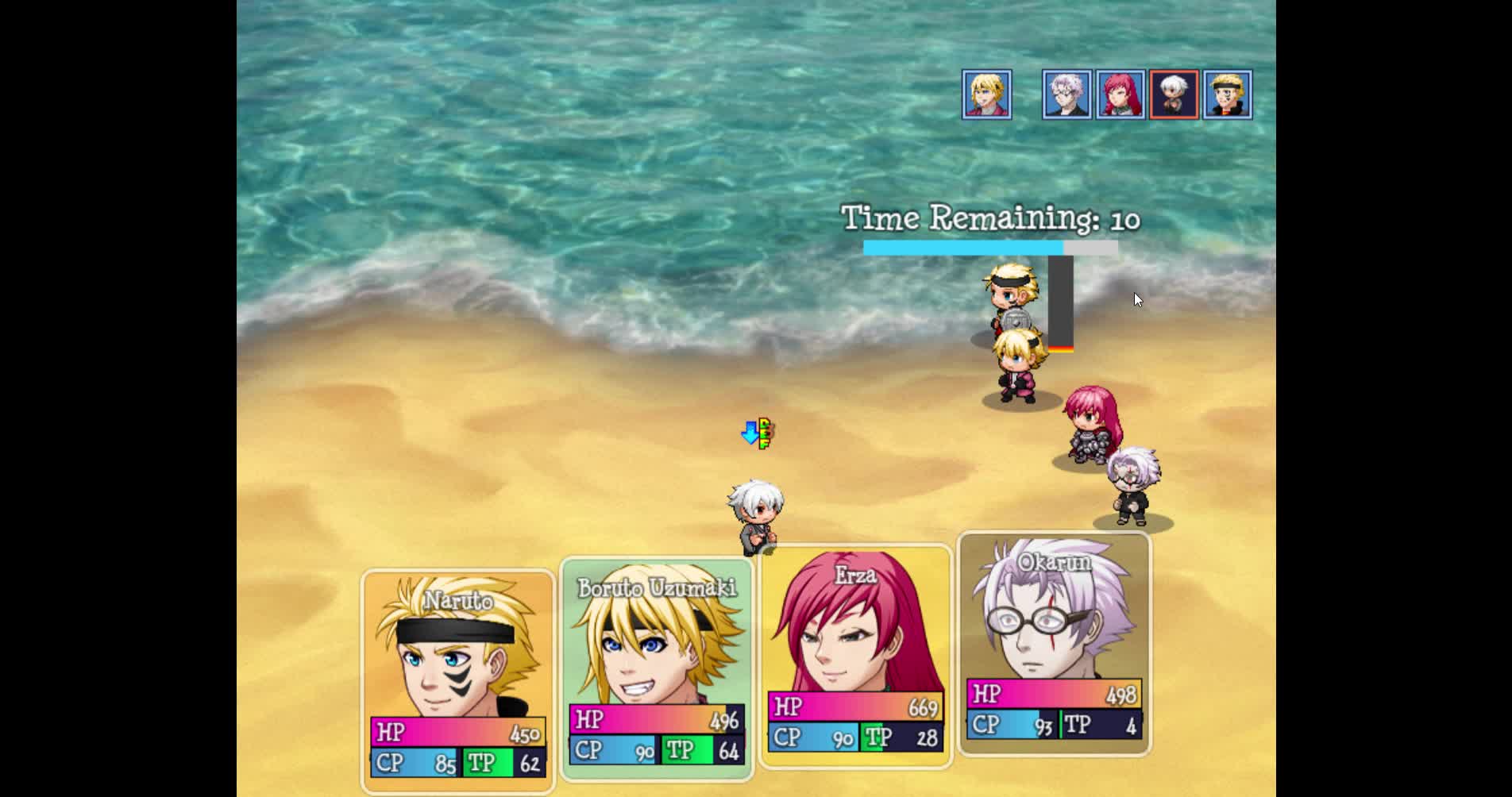Select Naruto's portrait at the far right of the row
This screenshot has width=1512, height=797.
tap(1228, 94)
